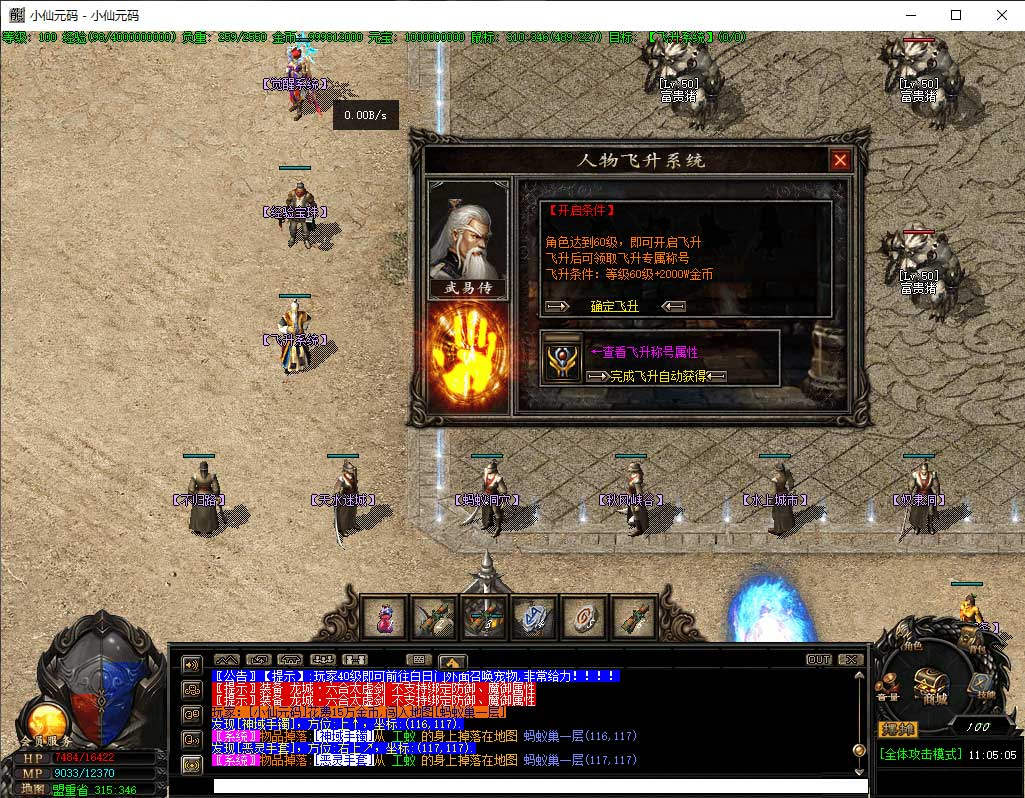Select the blue shield rune hotbar slot
Screen dimensions: 1025x798
click(x=535, y=618)
